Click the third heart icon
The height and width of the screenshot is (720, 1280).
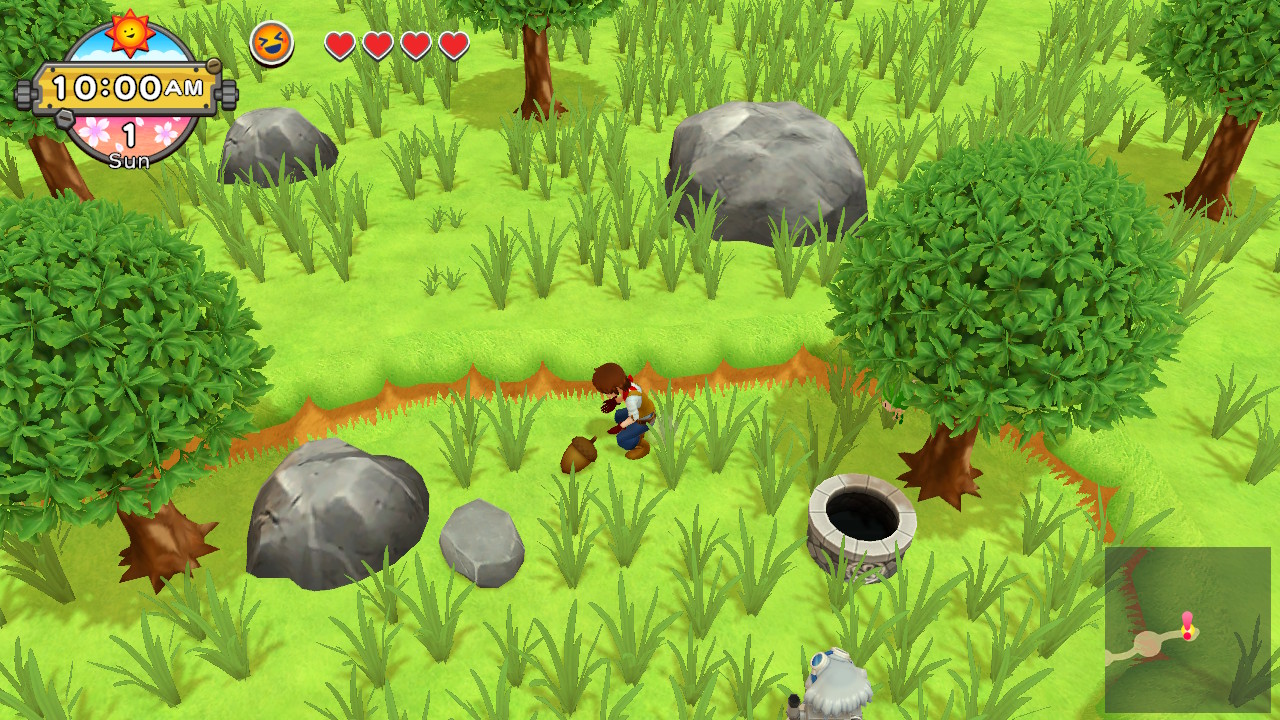point(417,44)
